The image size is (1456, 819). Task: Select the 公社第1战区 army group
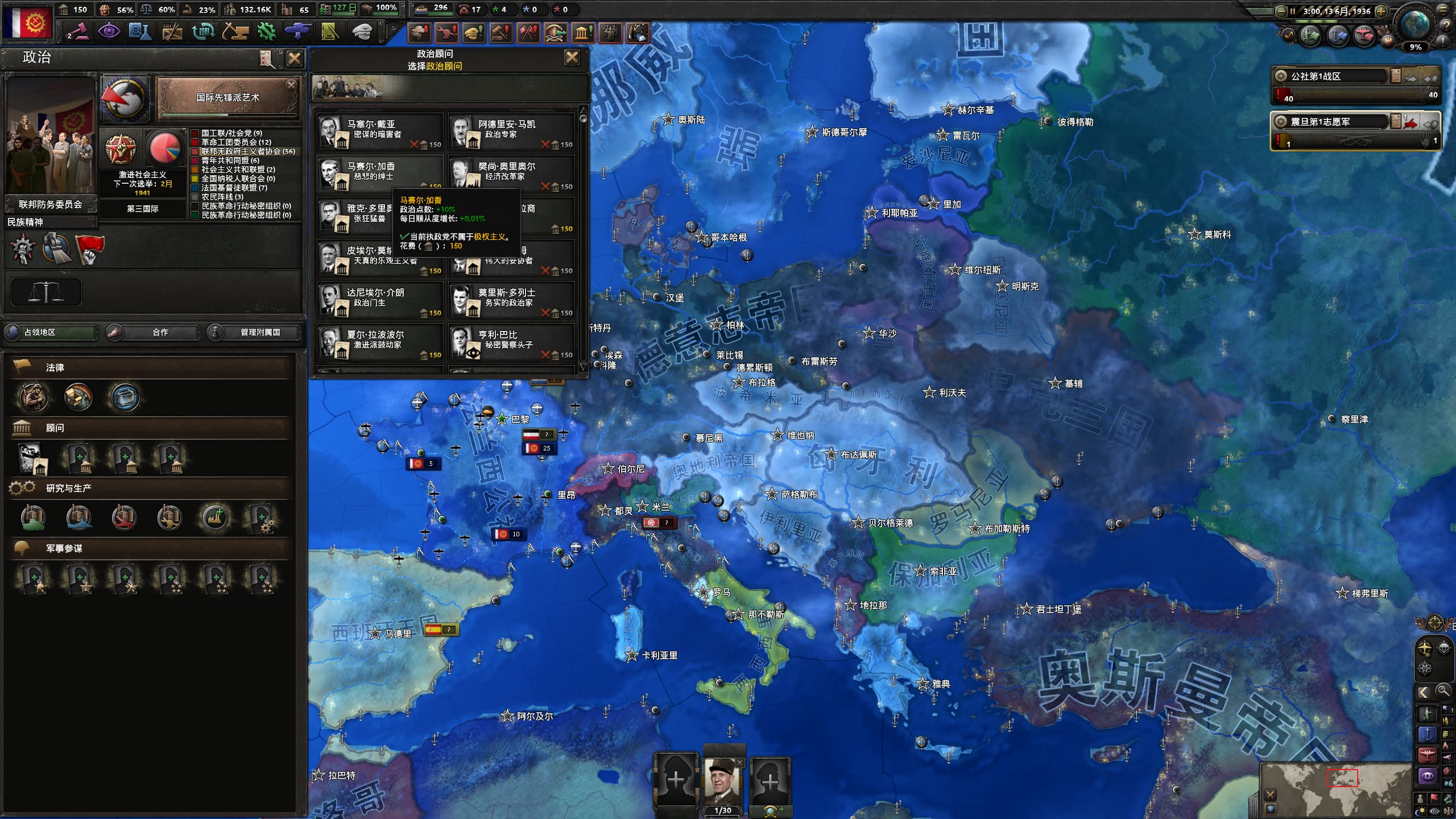1331,76
